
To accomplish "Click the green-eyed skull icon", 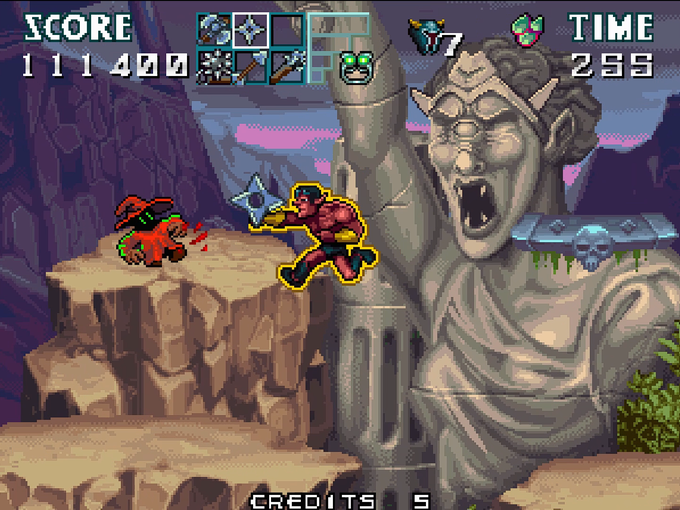I will pos(352,67).
